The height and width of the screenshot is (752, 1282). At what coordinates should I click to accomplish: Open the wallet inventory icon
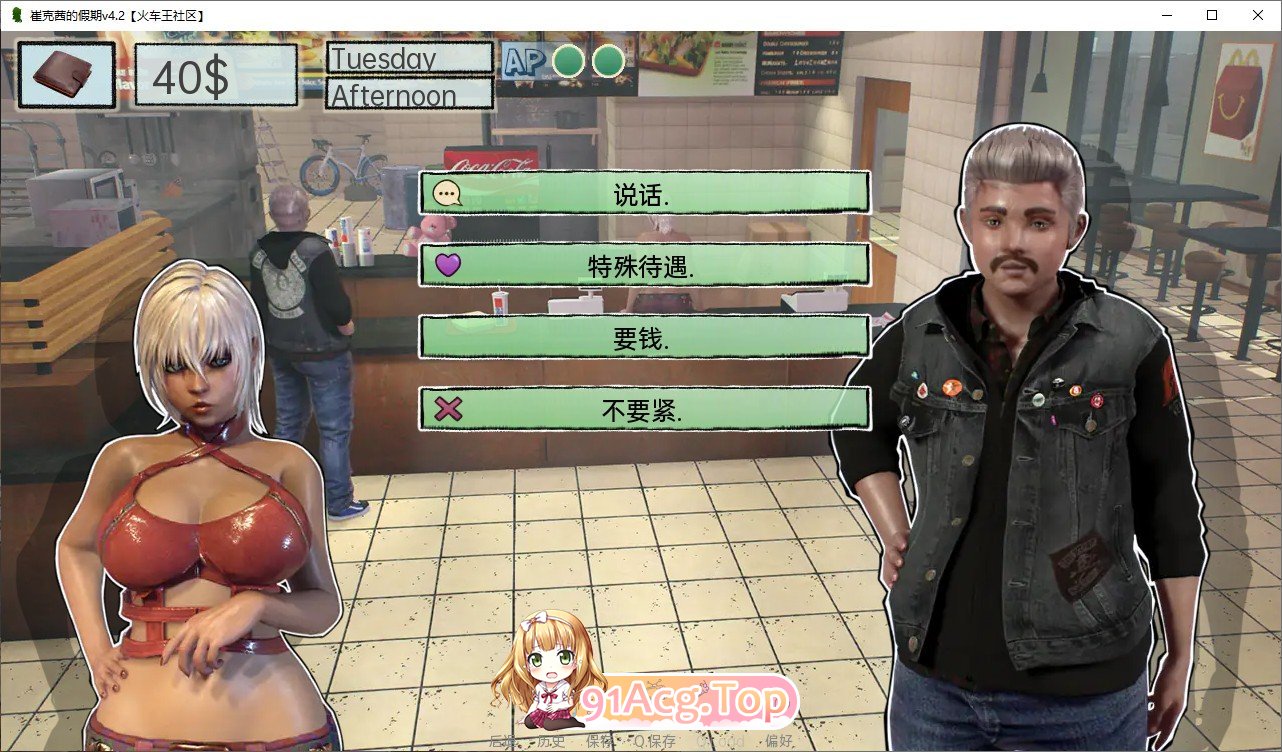pyautogui.click(x=63, y=74)
